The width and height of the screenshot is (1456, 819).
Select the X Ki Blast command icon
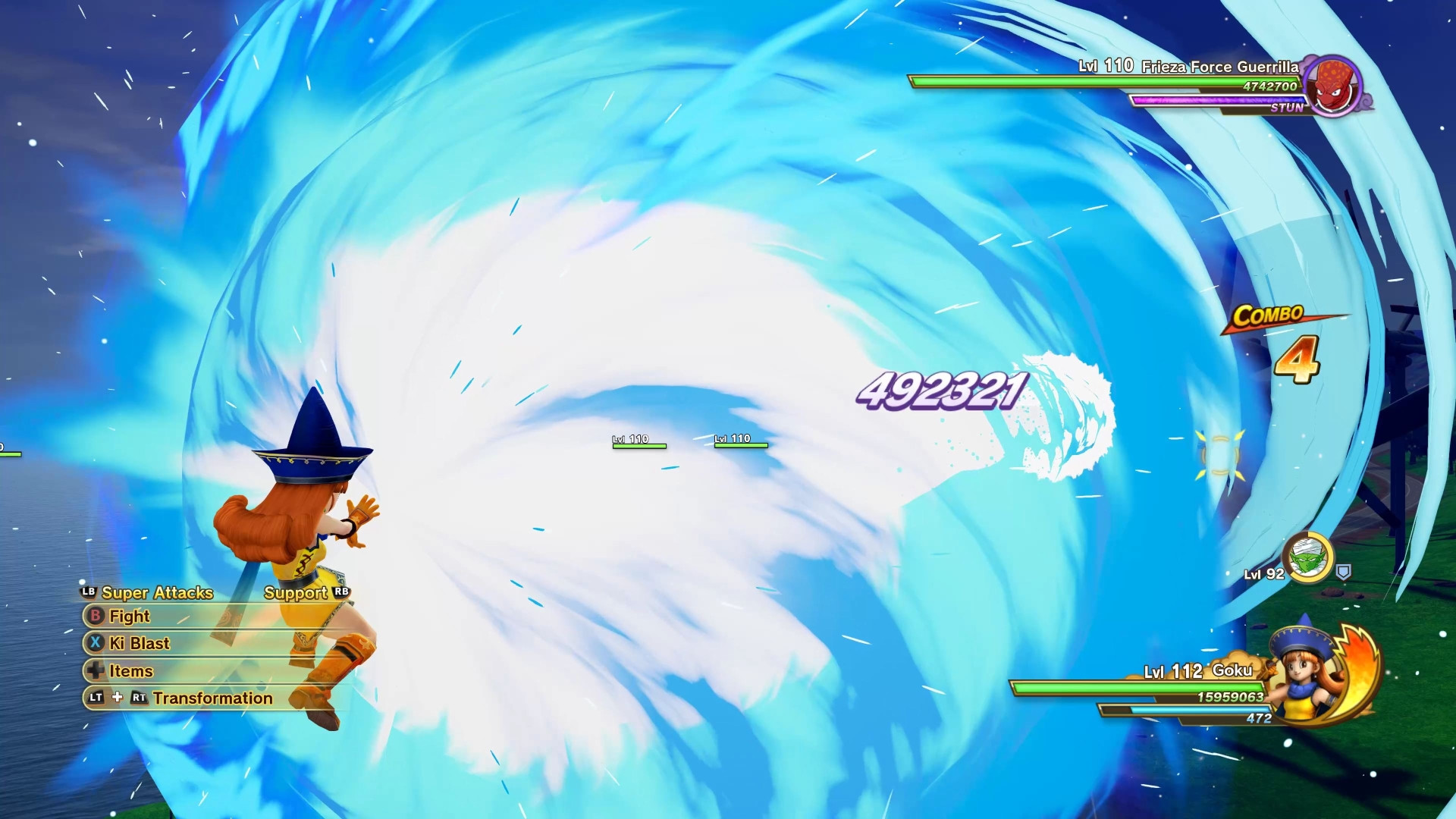pyautogui.click(x=96, y=644)
